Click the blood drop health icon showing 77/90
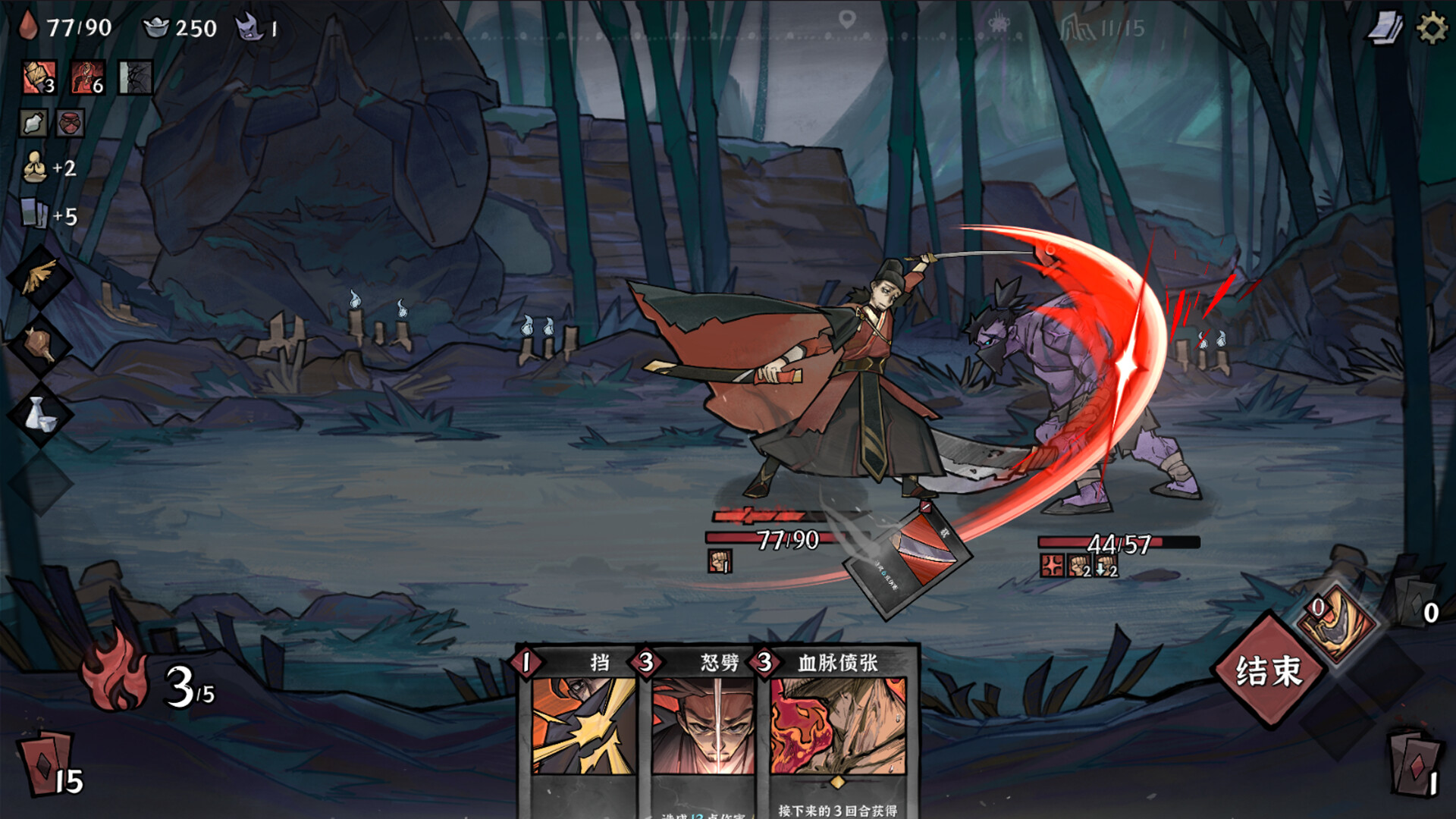The height and width of the screenshot is (819, 1456). [27, 29]
